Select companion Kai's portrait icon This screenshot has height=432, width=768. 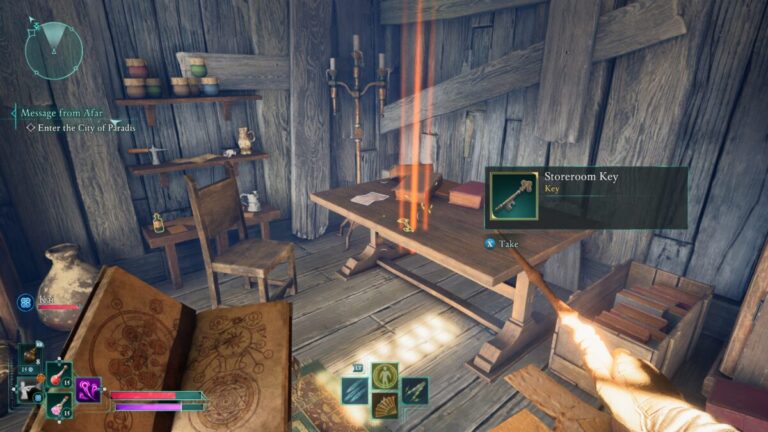(x=25, y=300)
